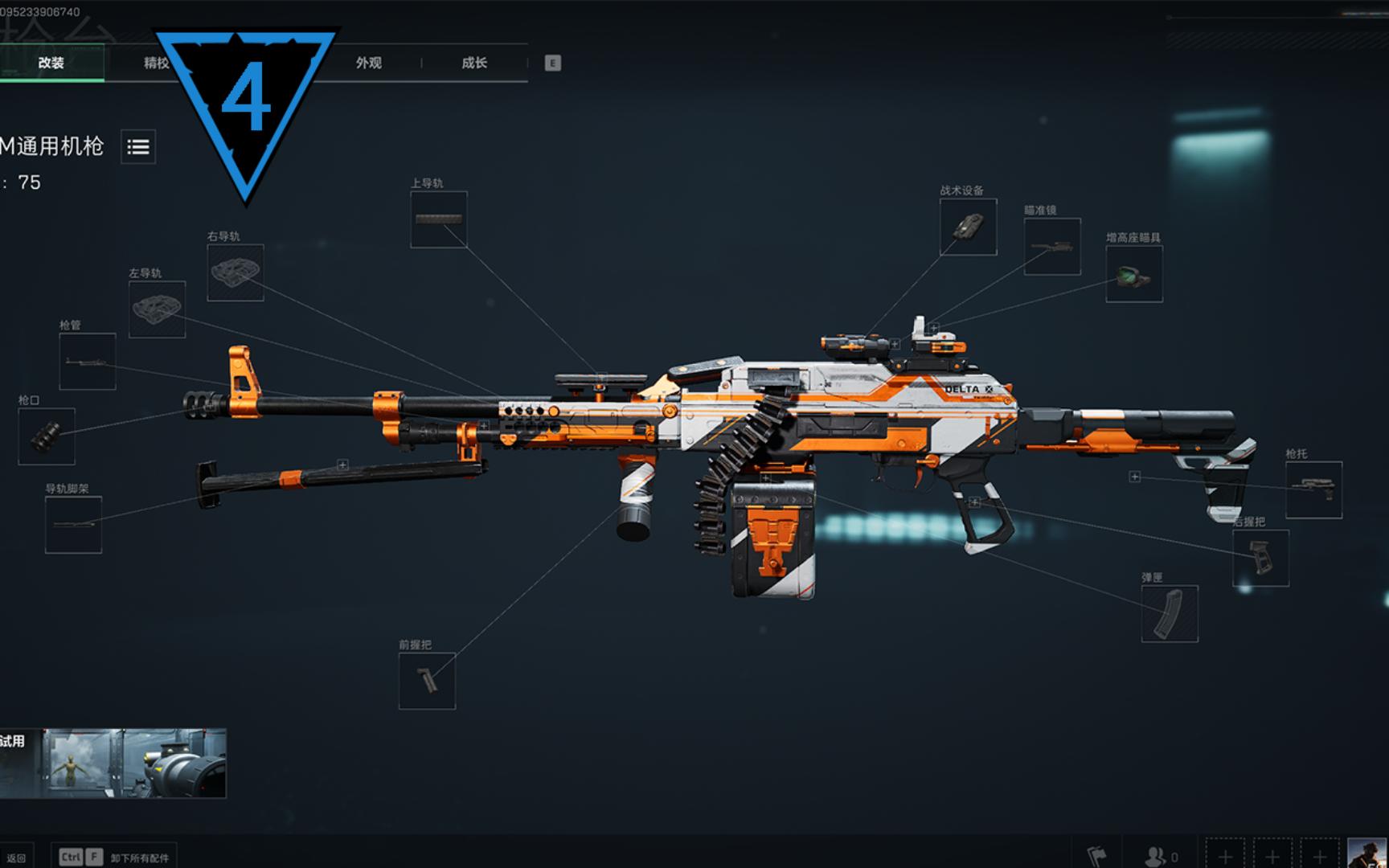The height and width of the screenshot is (868, 1389).
Task: Choose the 增高座瞄具 riser sight slot
Action: [x=1134, y=274]
